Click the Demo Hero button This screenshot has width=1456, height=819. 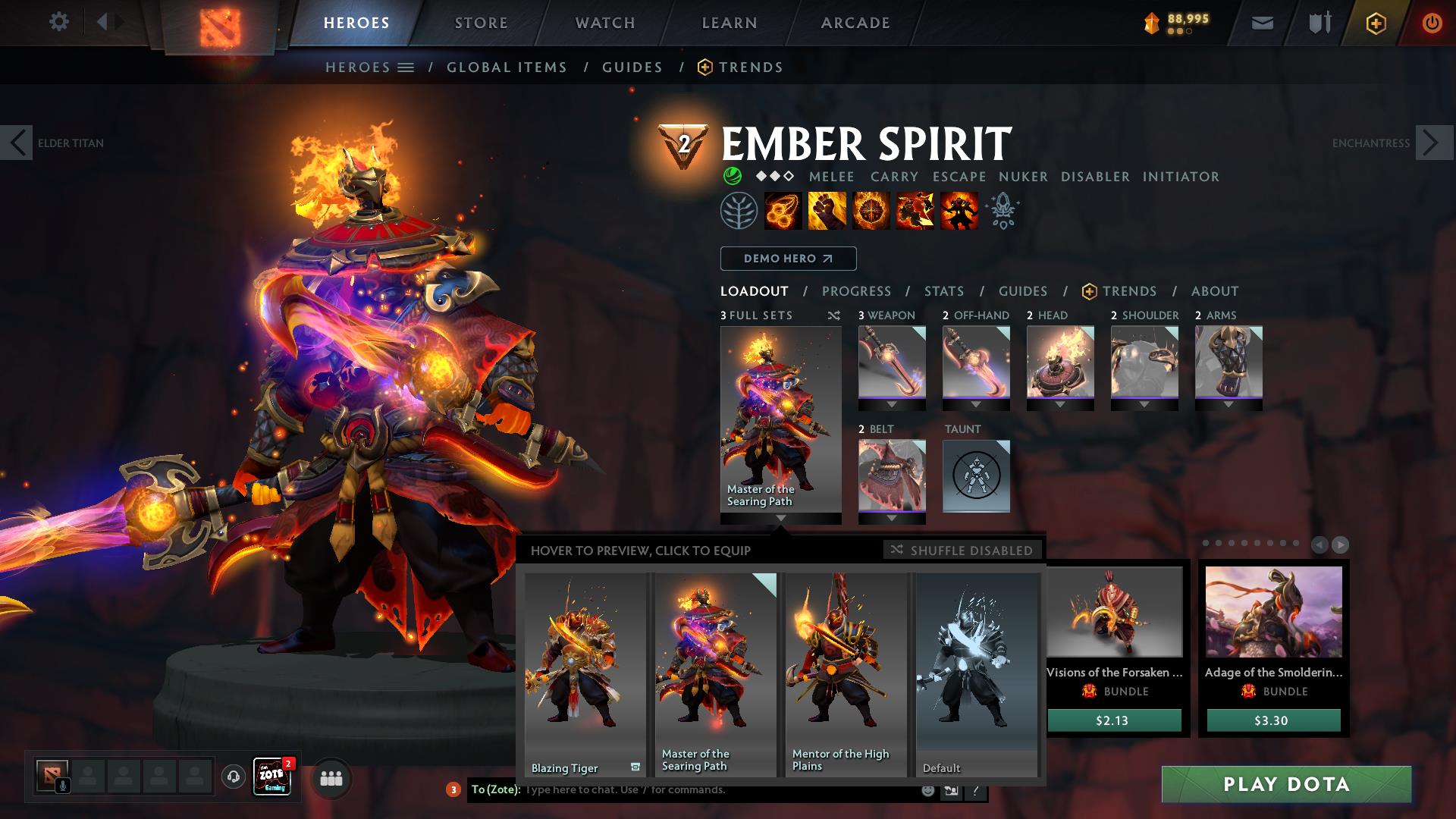click(x=787, y=259)
